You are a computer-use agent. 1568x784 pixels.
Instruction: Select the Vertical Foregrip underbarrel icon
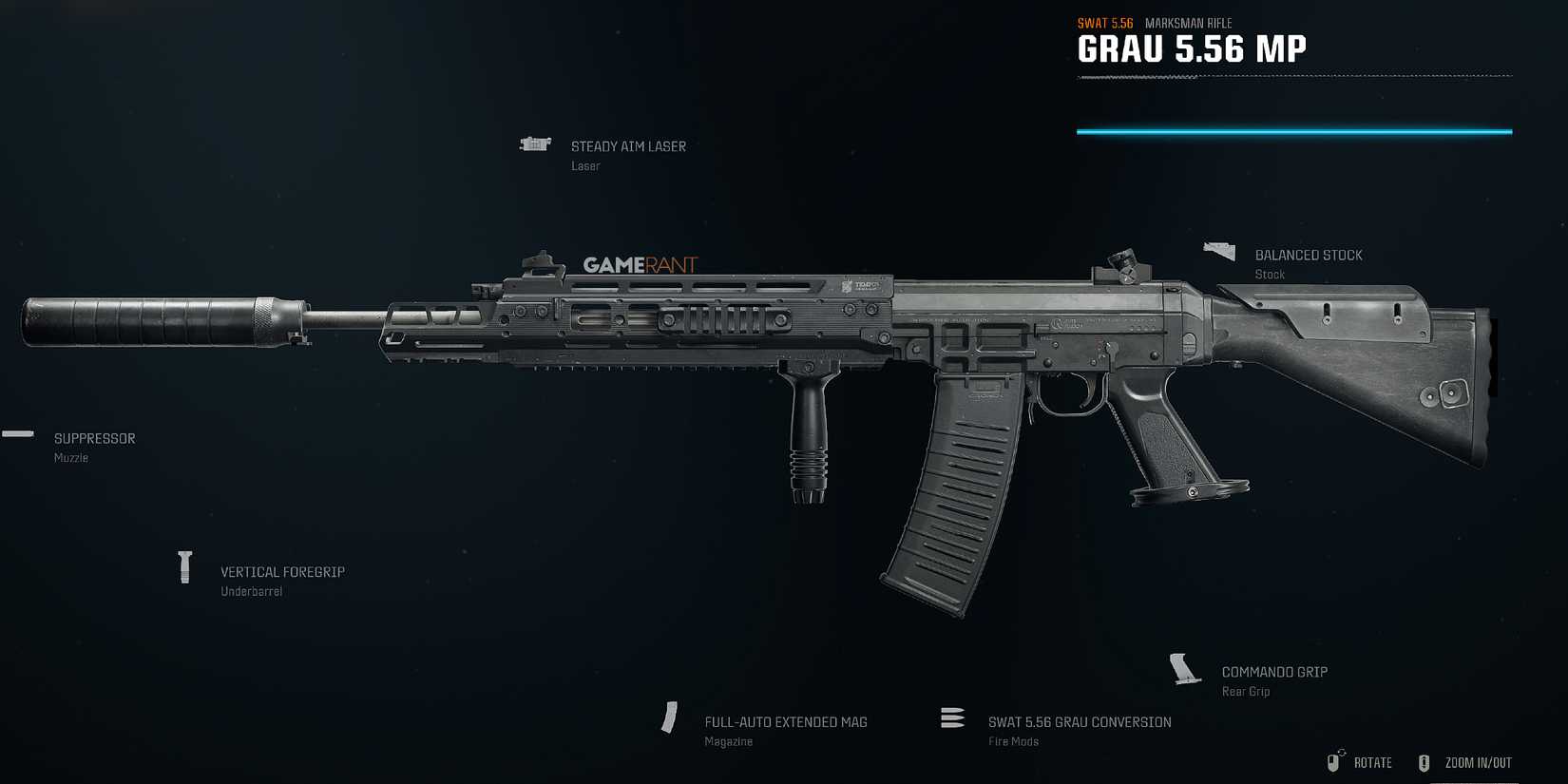(x=184, y=567)
